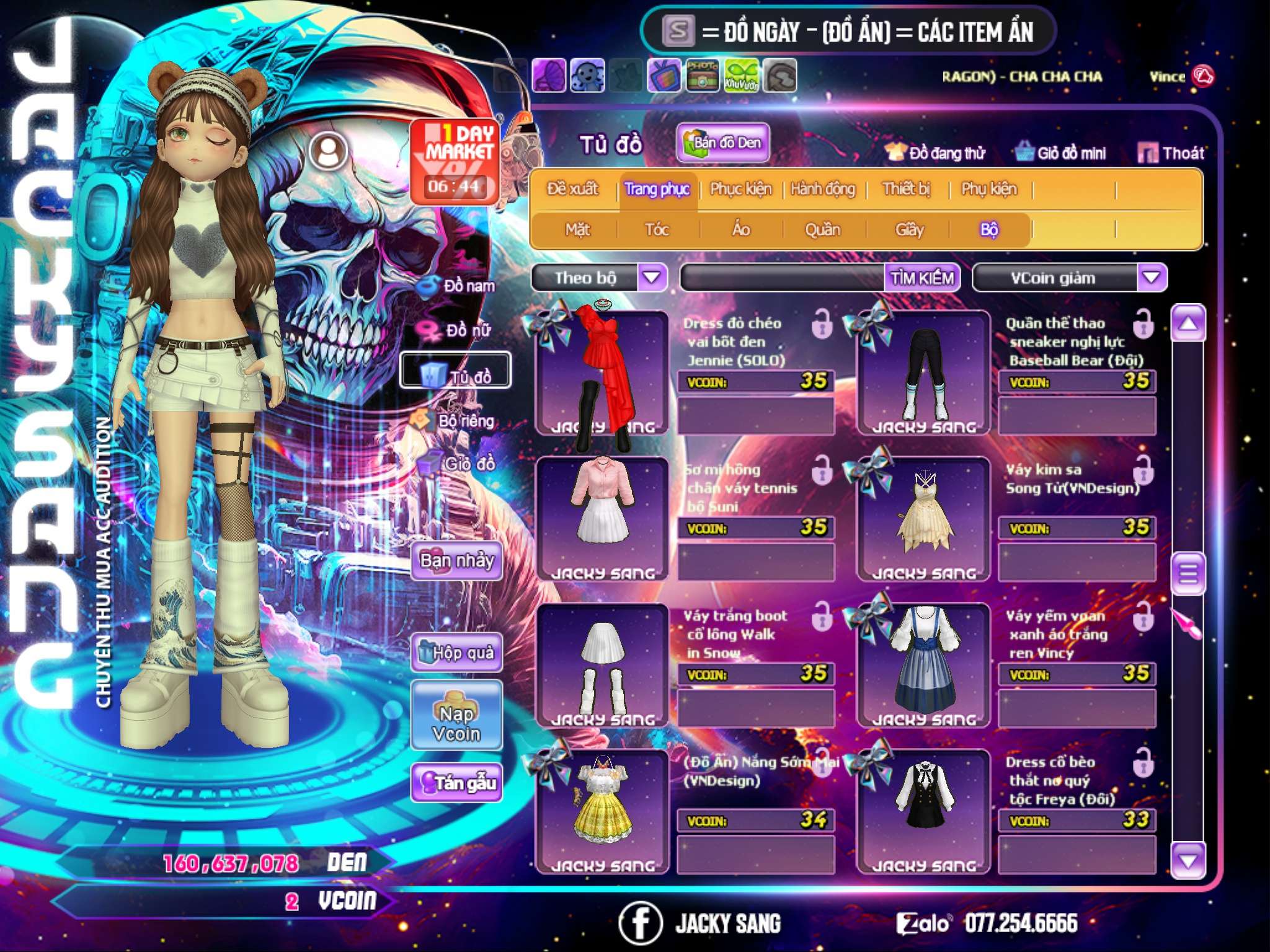Viewport: 1270px width, 952px height.
Task: Open Giỏ đồ mini cart
Action: pos(1061,153)
